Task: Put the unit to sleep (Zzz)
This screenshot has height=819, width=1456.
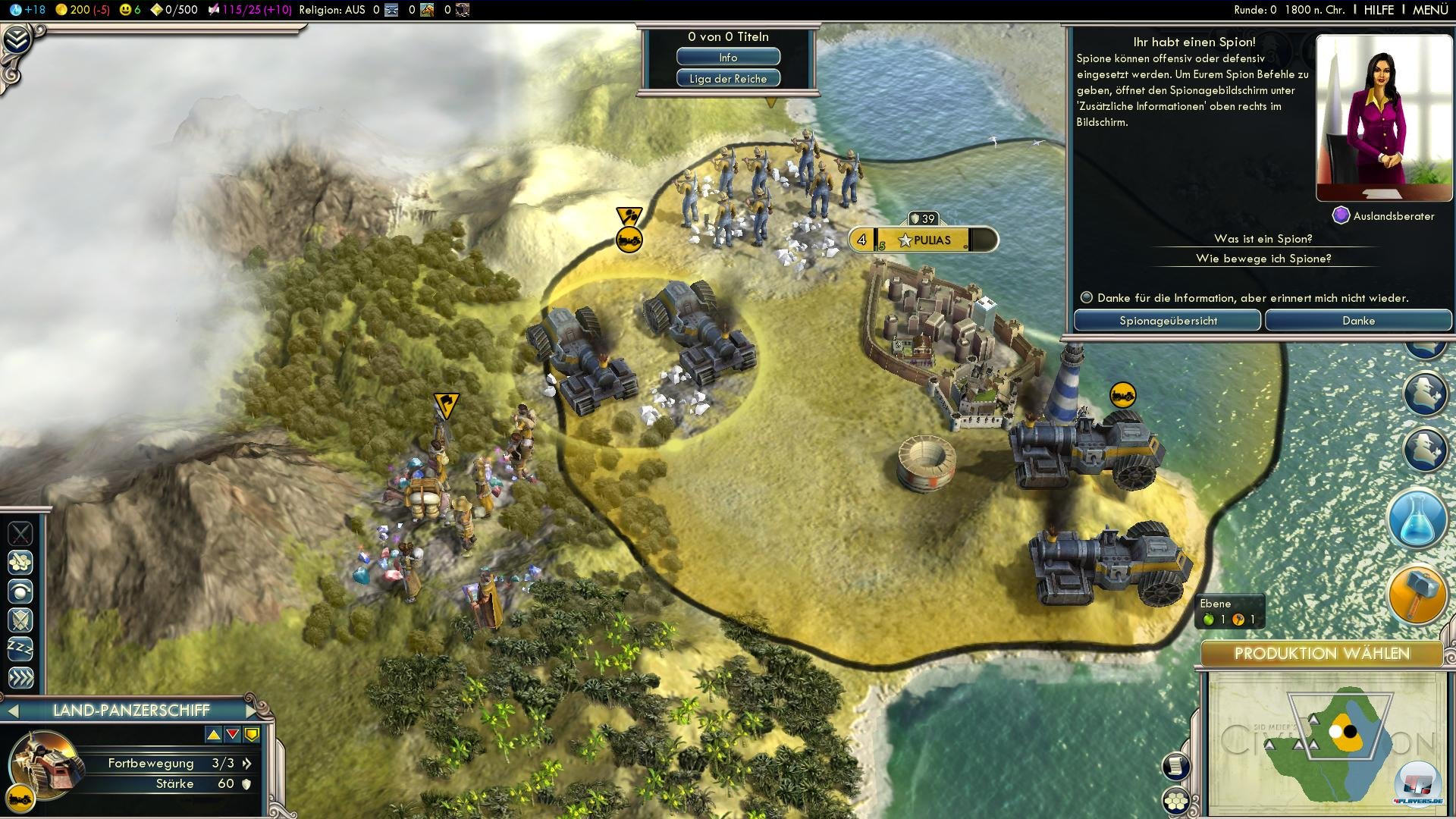Action: point(20,649)
